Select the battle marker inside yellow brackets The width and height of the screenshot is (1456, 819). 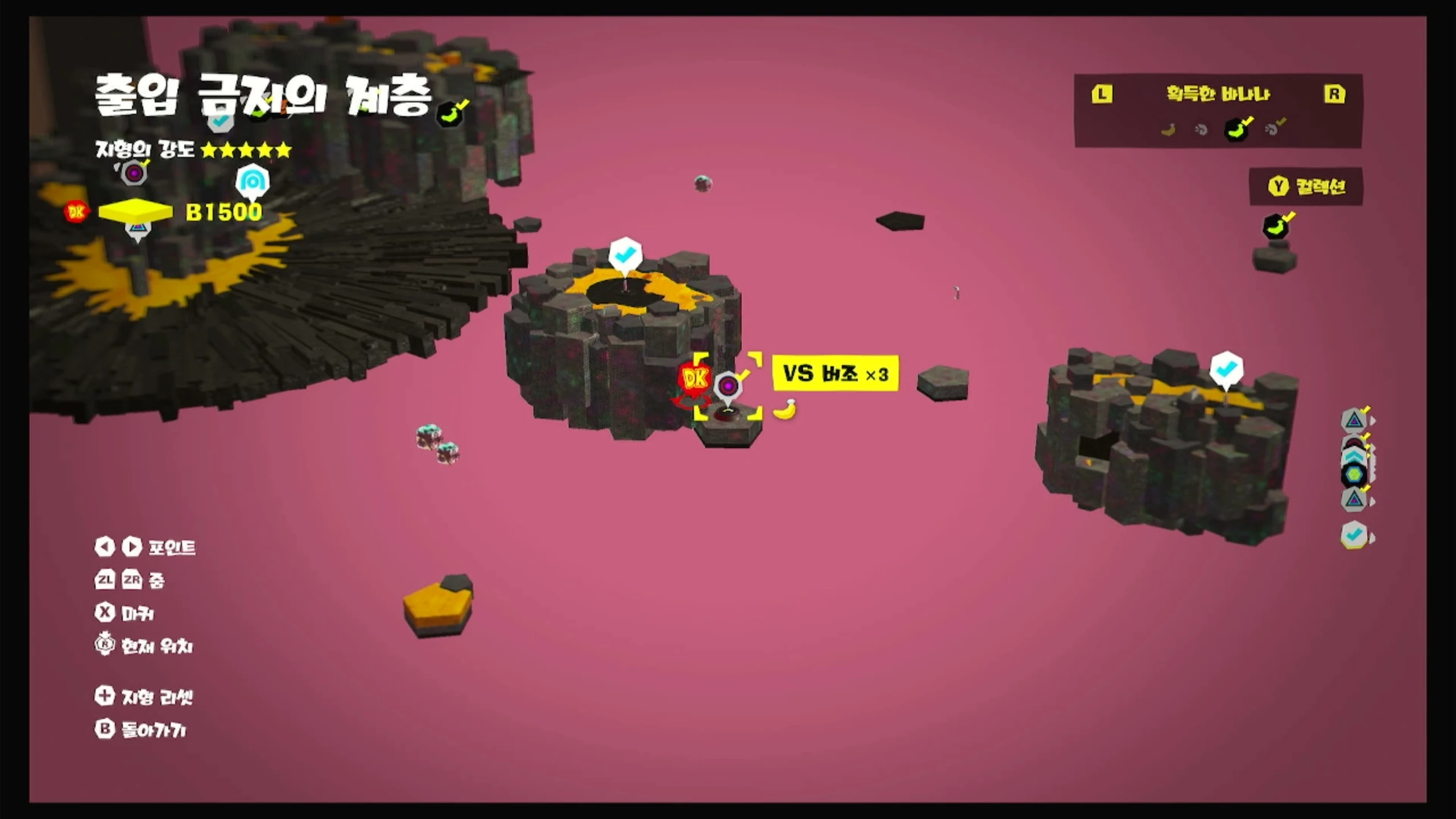[x=728, y=387]
